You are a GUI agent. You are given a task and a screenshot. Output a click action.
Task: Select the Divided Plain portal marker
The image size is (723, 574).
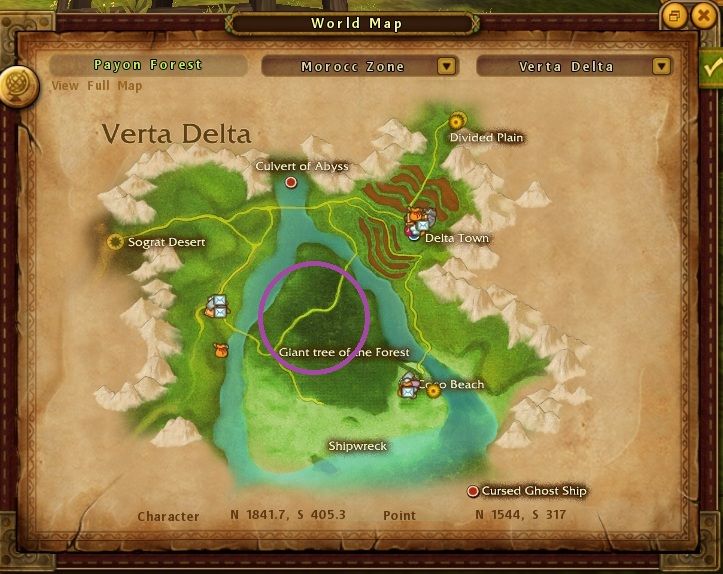coord(458,120)
